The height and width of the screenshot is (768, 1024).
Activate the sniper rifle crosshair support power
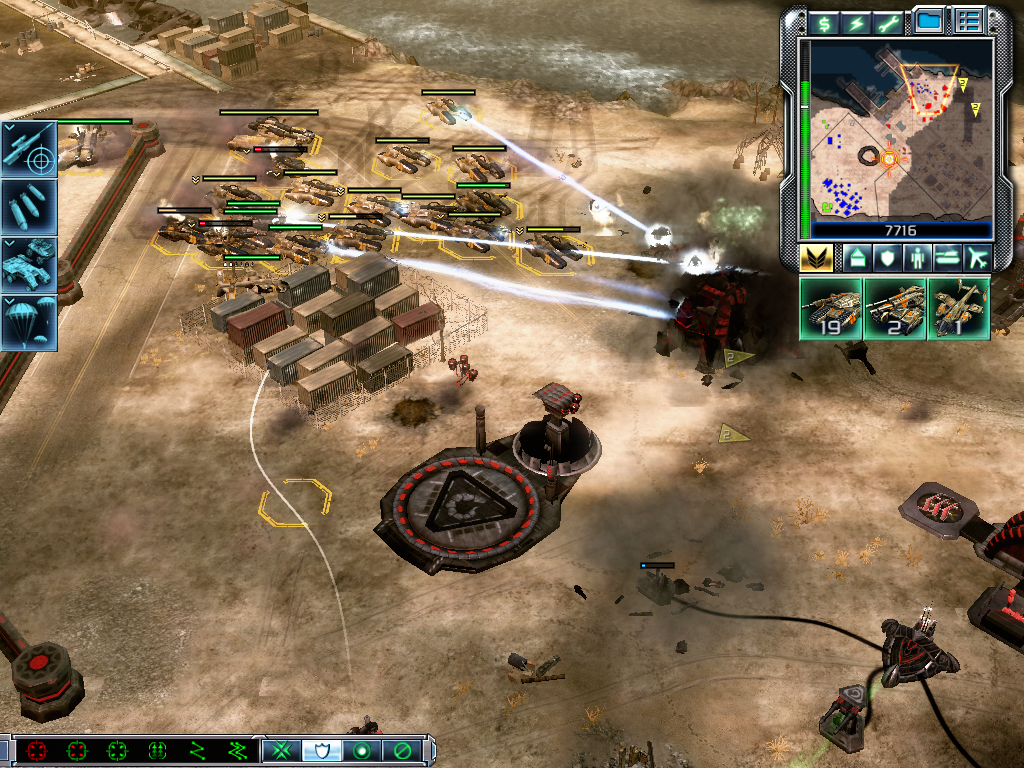[29, 149]
